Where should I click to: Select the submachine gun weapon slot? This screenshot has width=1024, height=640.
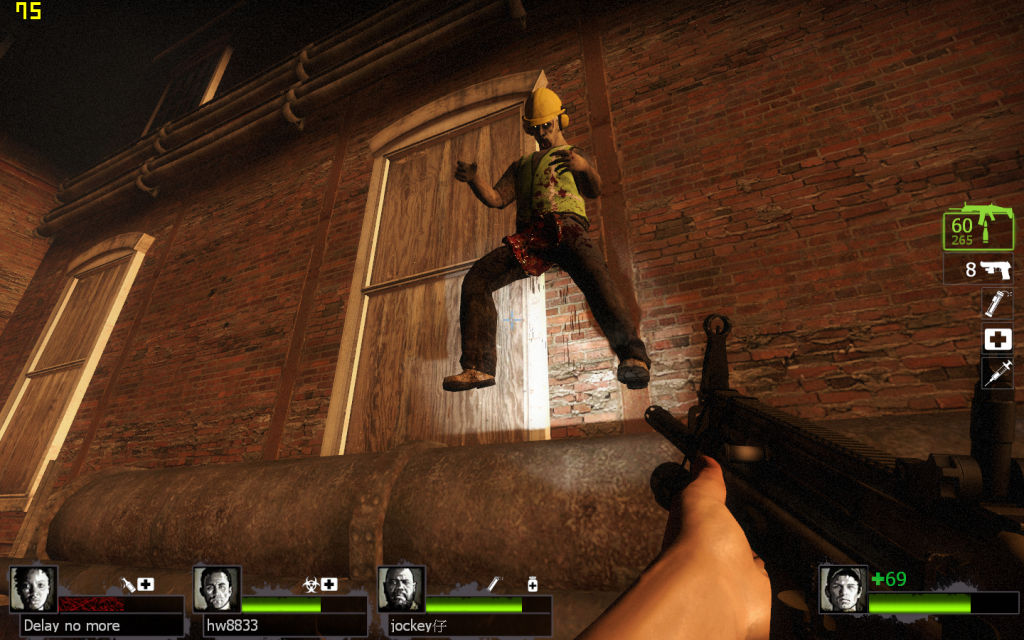click(x=980, y=229)
